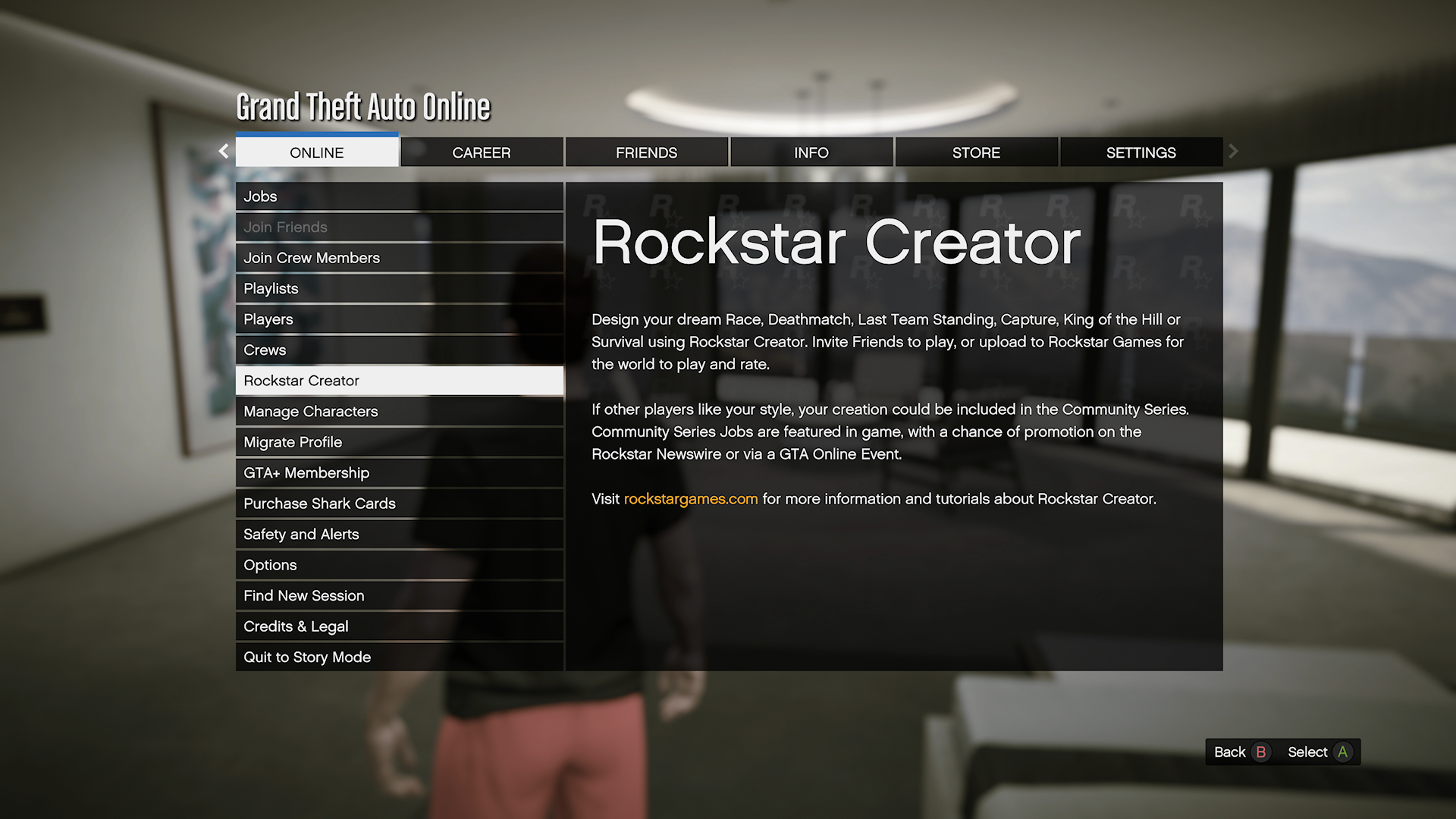Choose Find New Session
The image size is (1456, 819).
click(x=399, y=596)
